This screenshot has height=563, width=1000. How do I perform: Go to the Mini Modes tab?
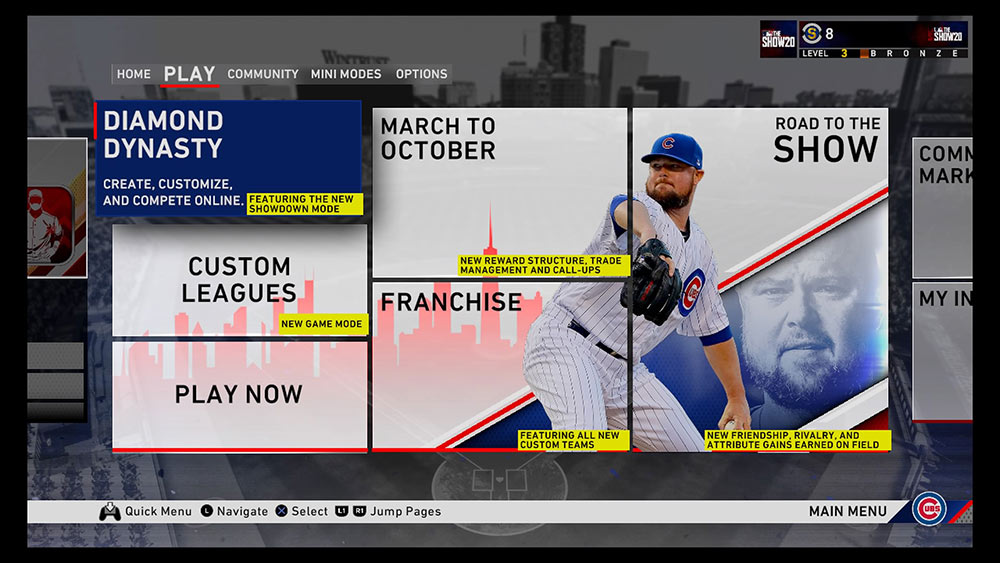(x=345, y=74)
